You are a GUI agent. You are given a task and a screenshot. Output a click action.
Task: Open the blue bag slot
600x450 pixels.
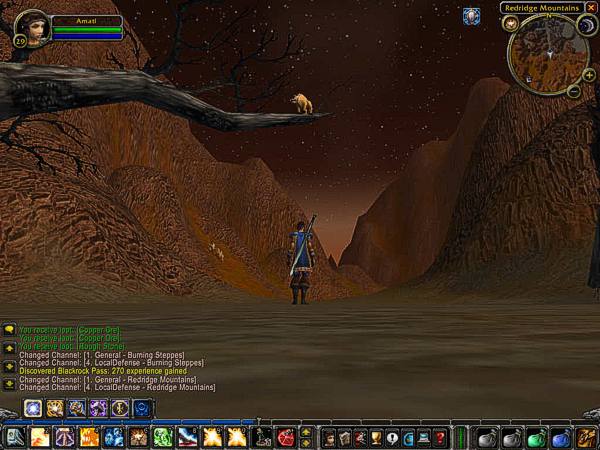click(x=561, y=438)
